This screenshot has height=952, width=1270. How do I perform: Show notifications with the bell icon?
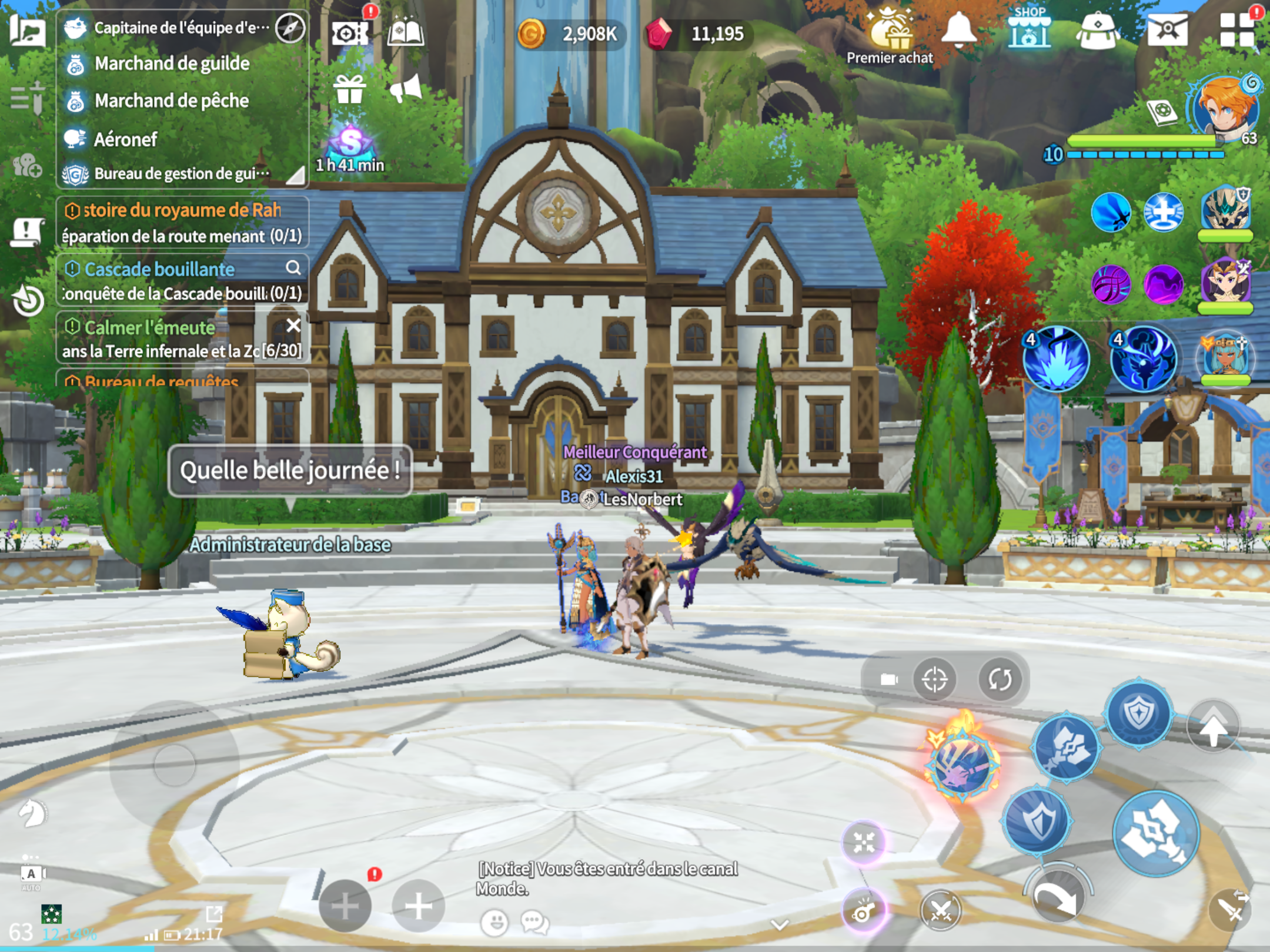[958, 29]
